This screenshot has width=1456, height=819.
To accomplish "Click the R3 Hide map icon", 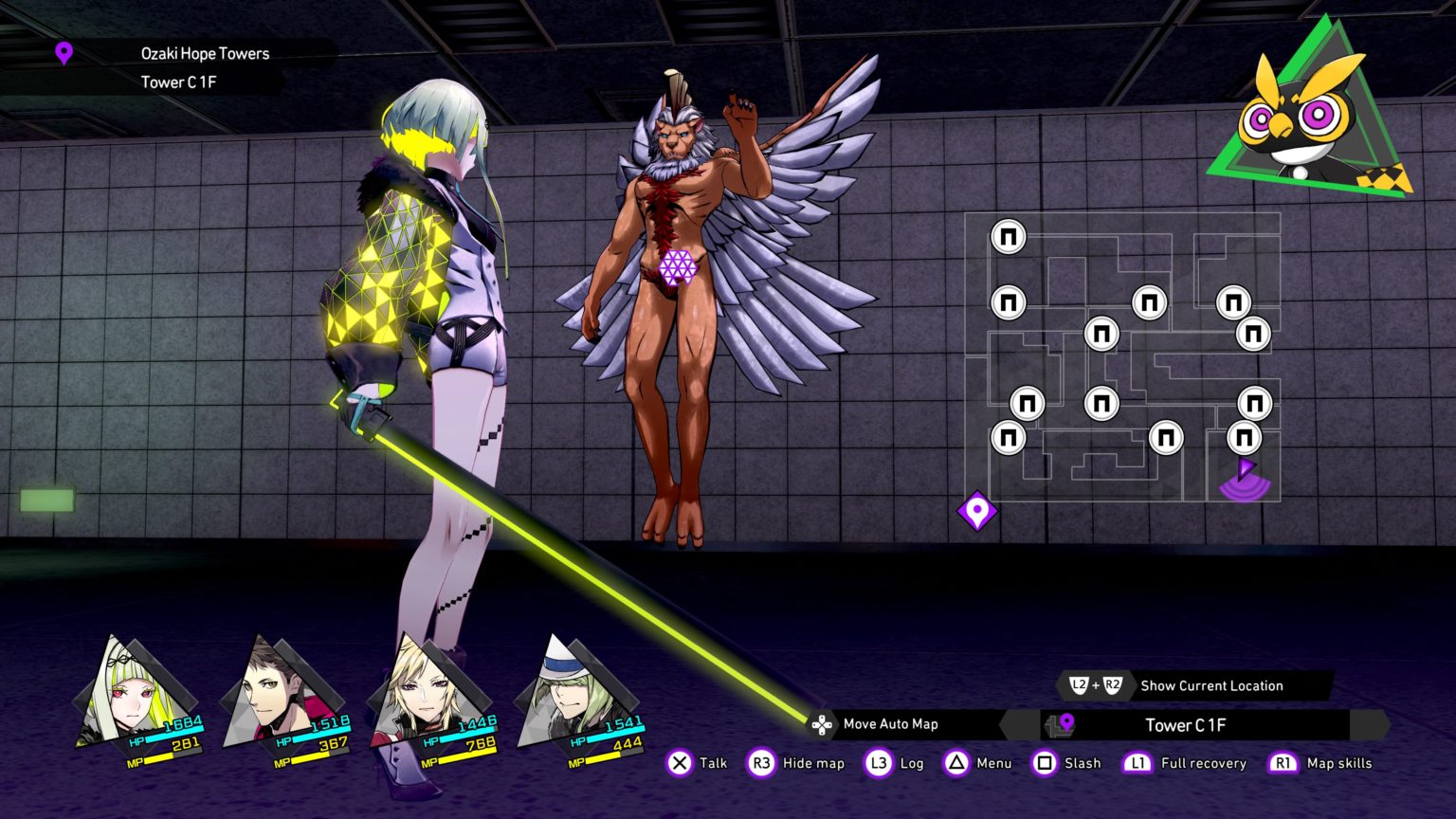I will [760, 763].
